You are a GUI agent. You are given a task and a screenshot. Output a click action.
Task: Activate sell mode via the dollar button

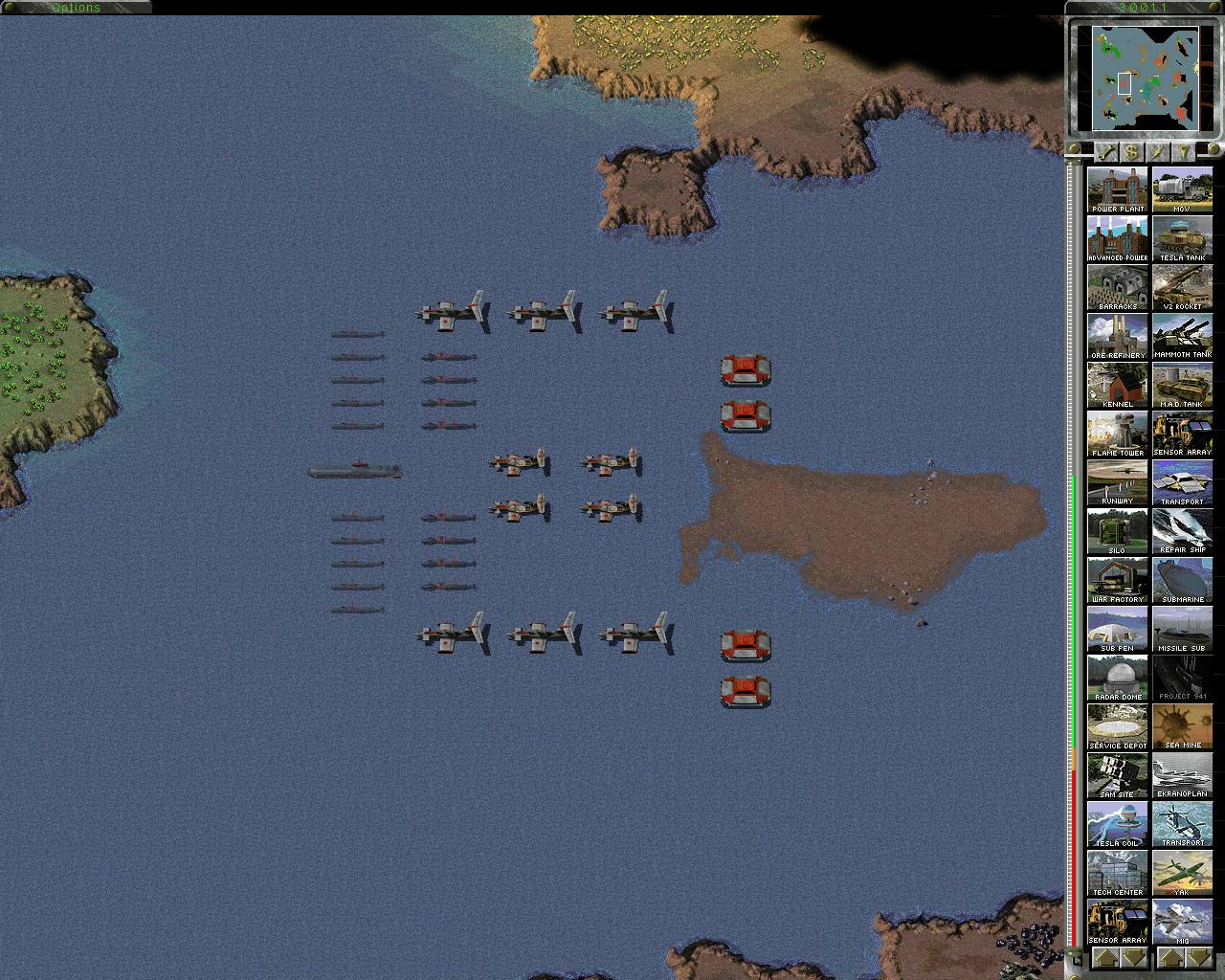(x=1129, y=150)
